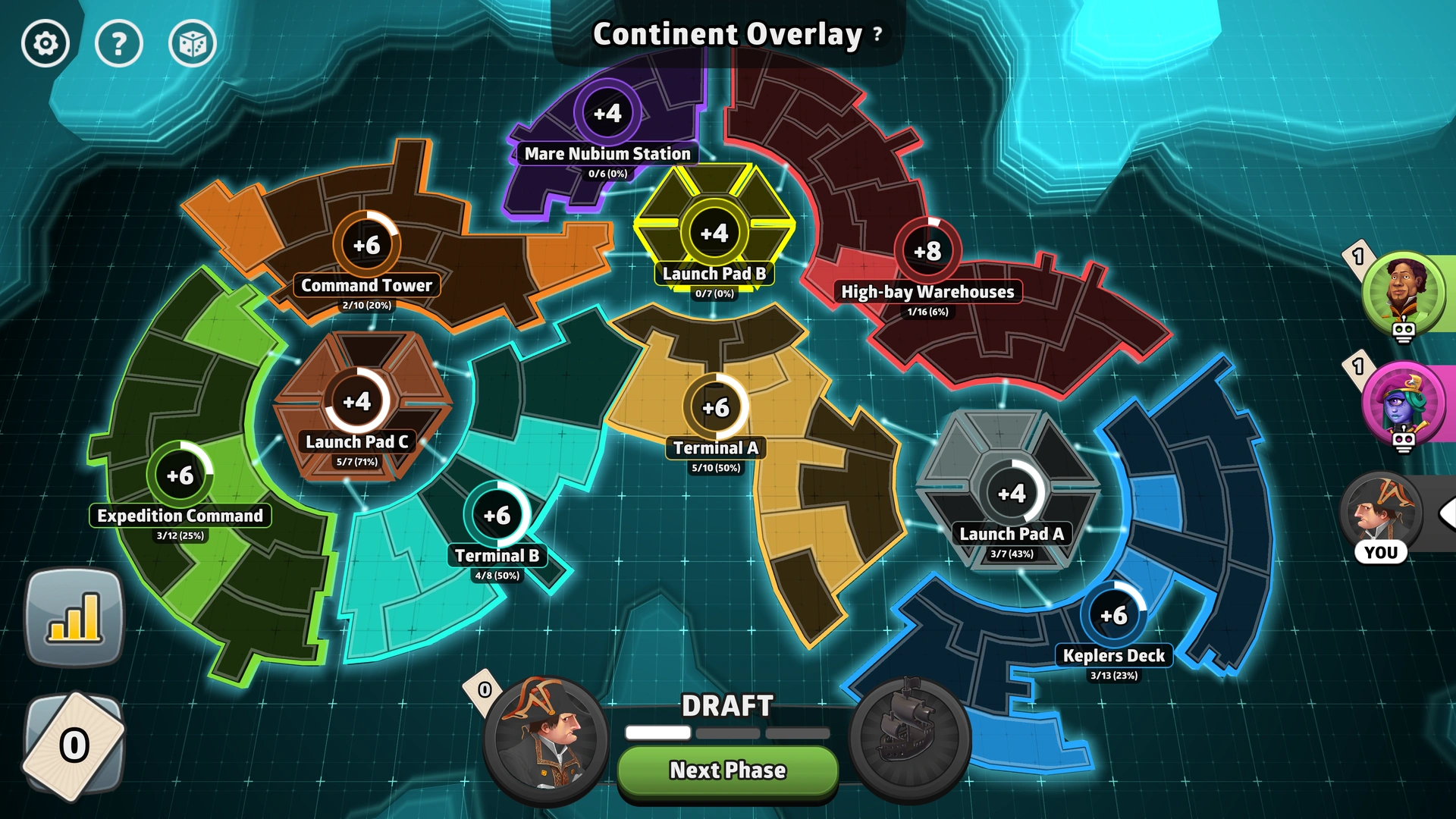Click the help question mark icon
The height and width of the screenshot is (819, 1456).
click(118, 44)
